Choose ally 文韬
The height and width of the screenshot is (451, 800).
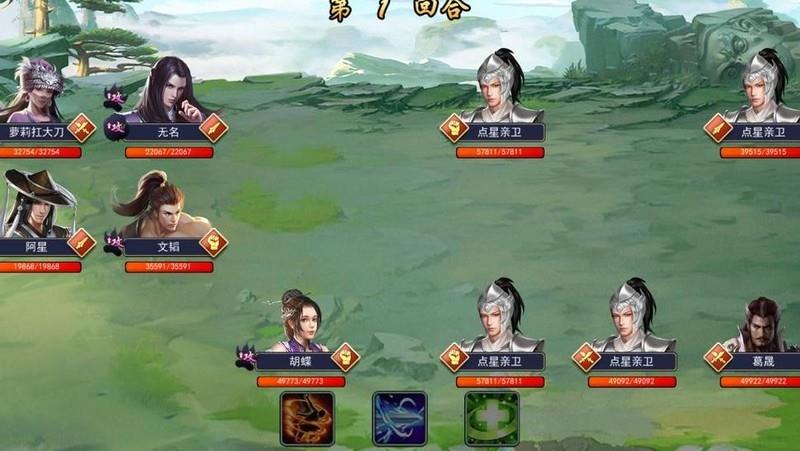click(x=157, y=204)
